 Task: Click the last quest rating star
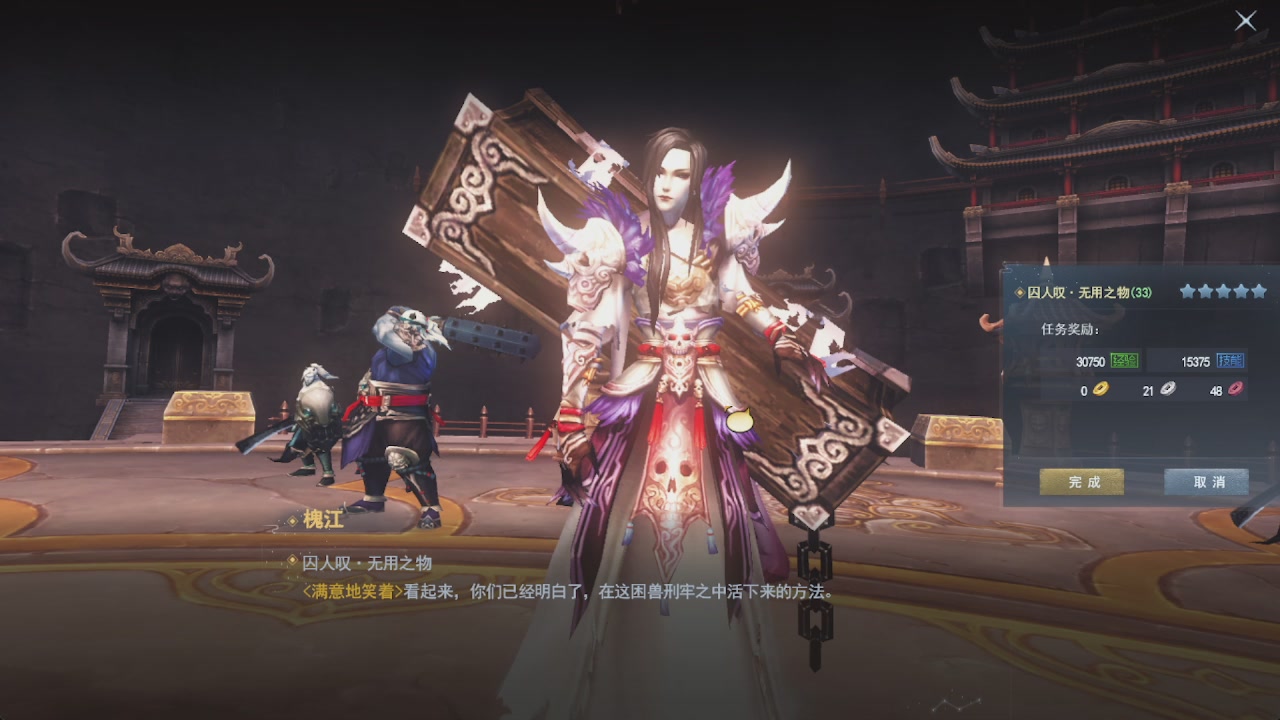pos(1261,292)
